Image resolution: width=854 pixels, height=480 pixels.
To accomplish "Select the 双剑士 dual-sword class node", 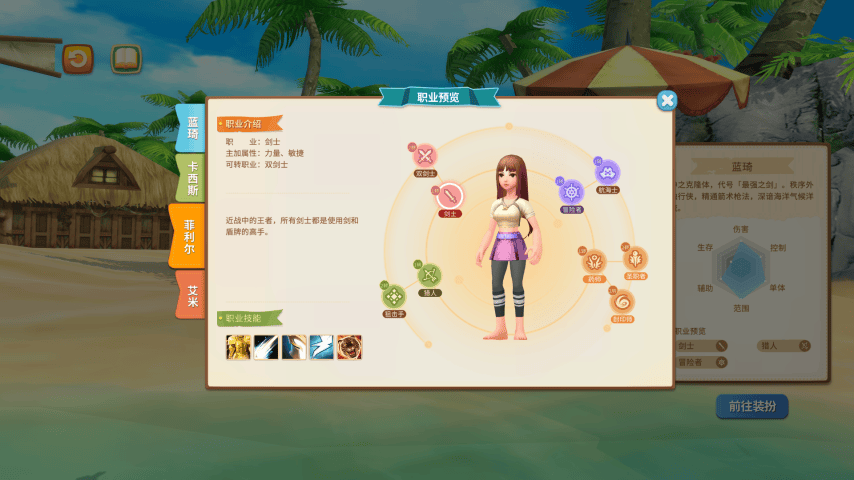I will coord(426,156).
